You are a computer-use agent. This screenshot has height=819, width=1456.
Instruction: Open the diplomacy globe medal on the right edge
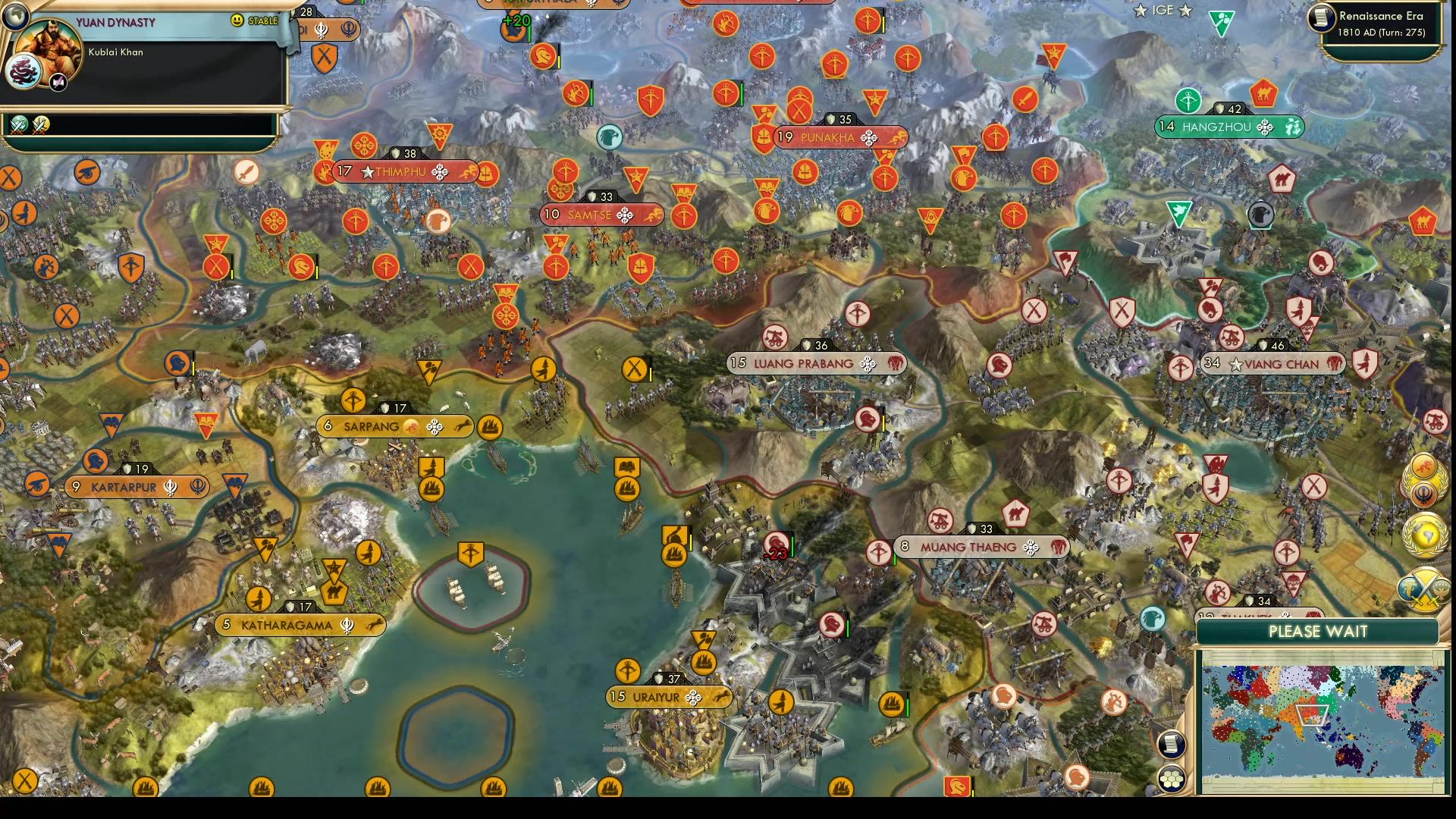[x=1425, y=535]
